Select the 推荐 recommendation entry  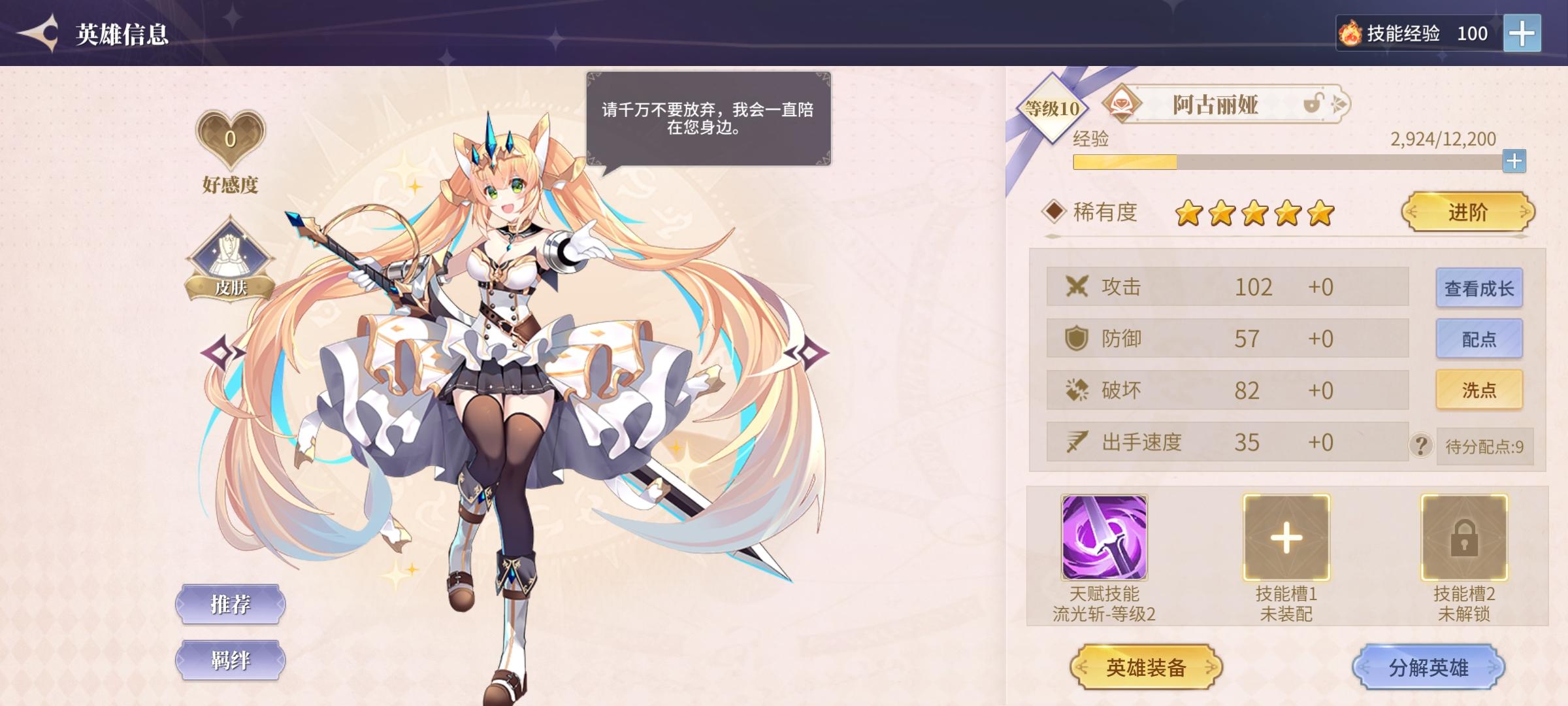coord(231,605)
